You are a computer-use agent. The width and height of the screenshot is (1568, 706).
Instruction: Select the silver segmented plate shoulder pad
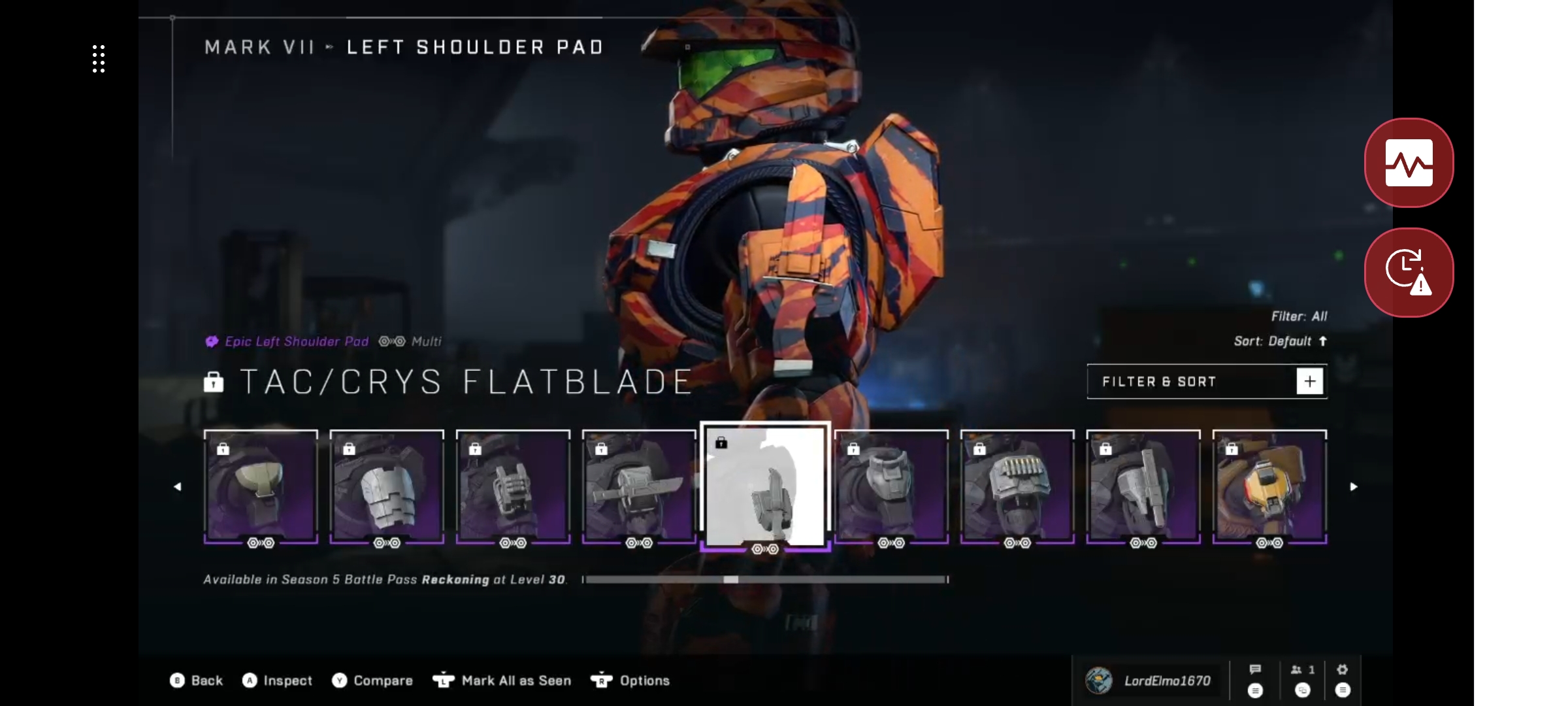click(x=387, y=486)
